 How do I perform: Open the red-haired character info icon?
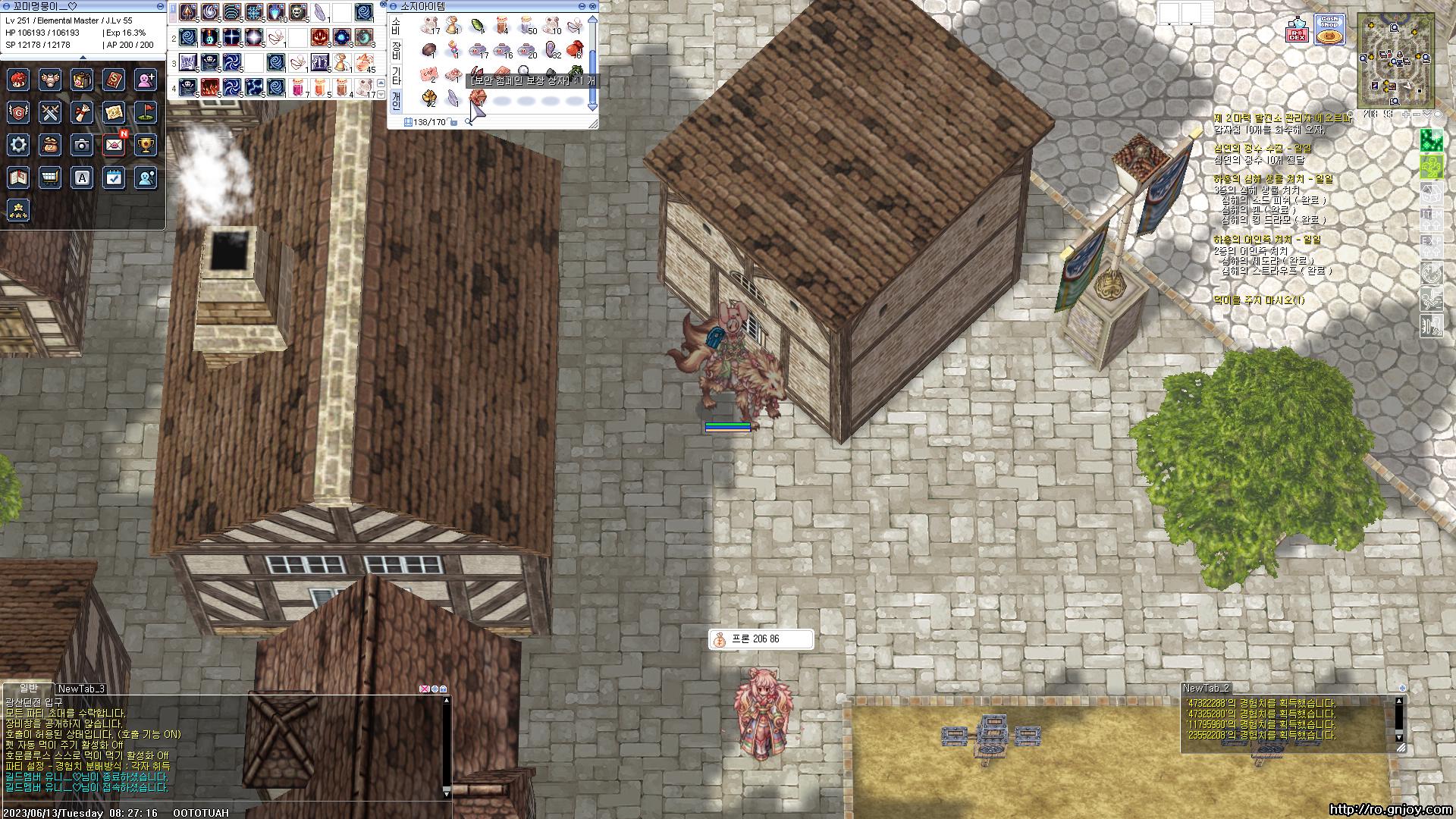pyautogui.click(x=19, y=80)
